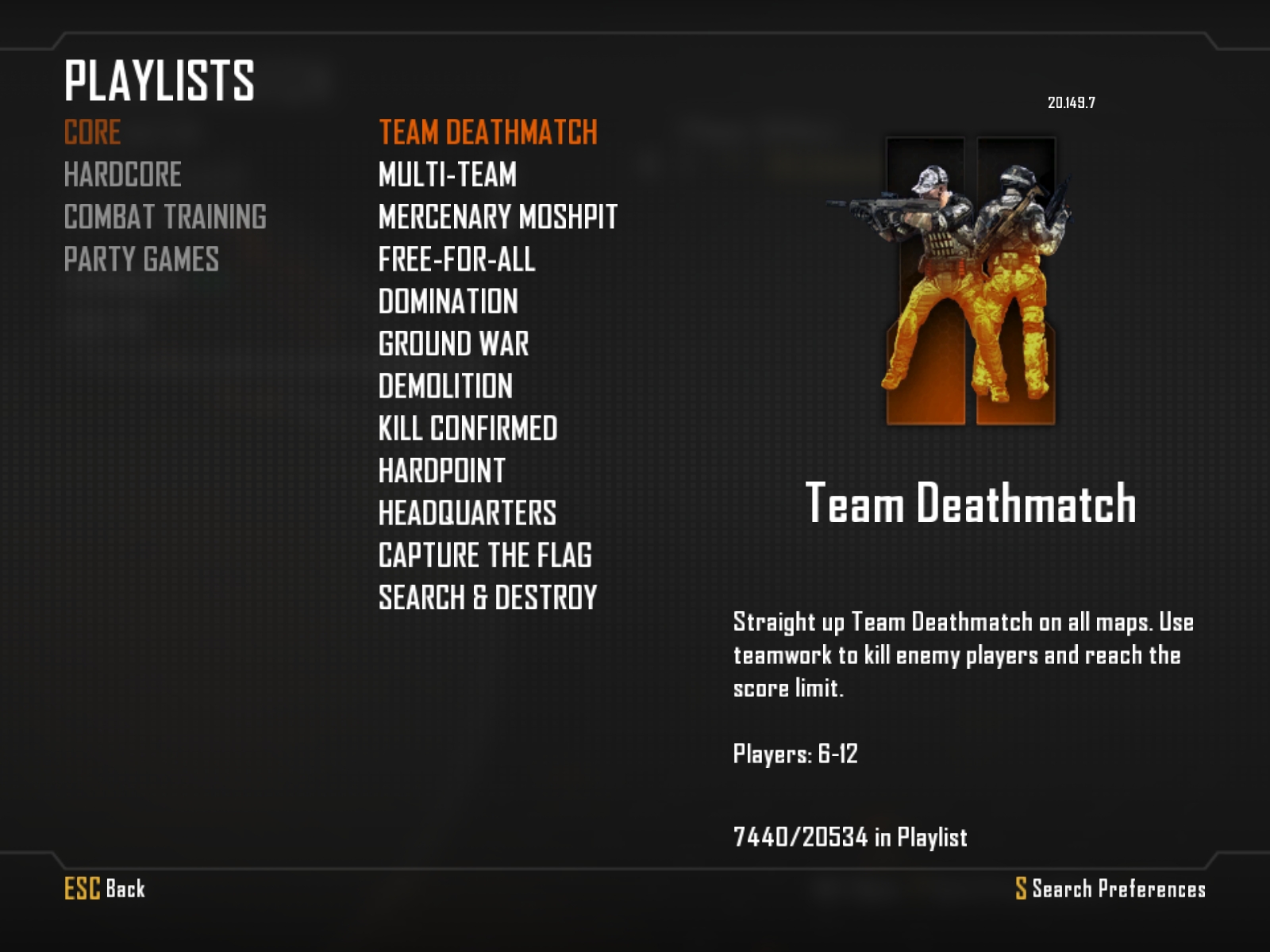Pick the Mercenary Moshpit playlist
This screenshot has width=1270, height=952.
[x=498, y=217]
